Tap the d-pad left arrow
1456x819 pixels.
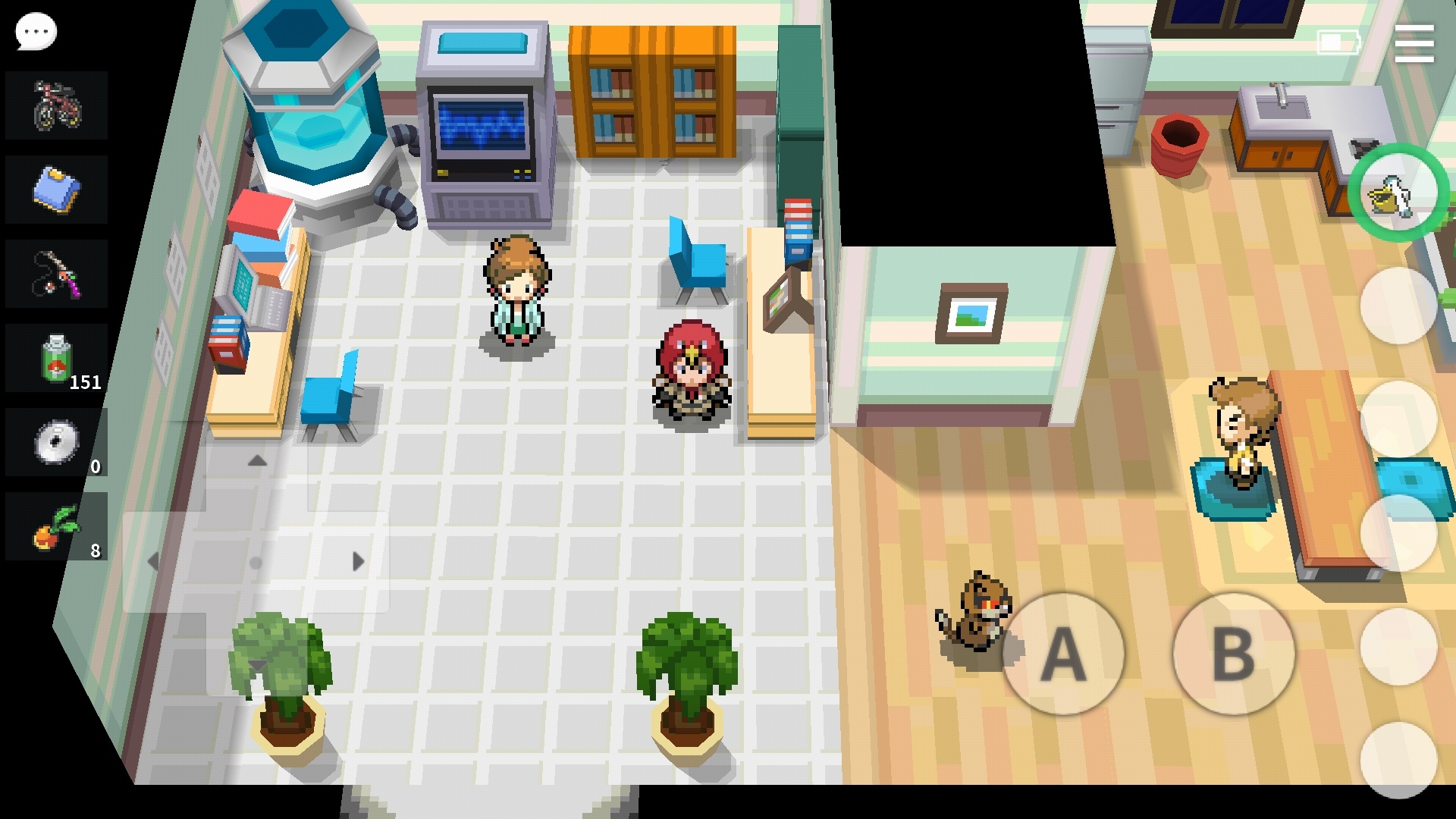coord(154,562)
